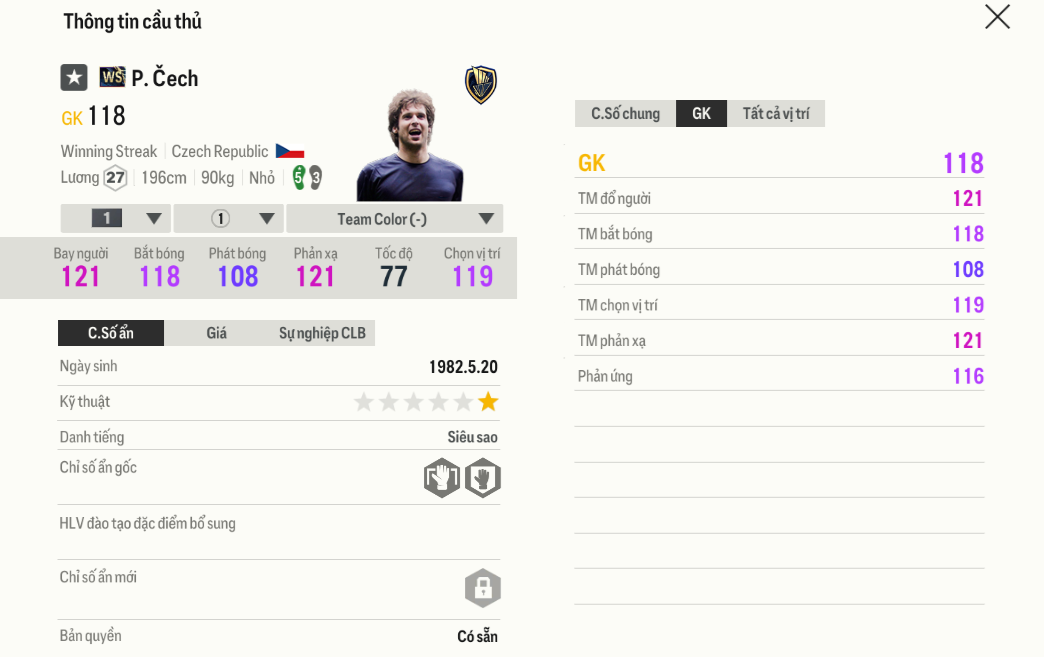Open the circled 1 level dropdown
The height and width of the screenshot is (657, 1044).
tap(229, 219)
